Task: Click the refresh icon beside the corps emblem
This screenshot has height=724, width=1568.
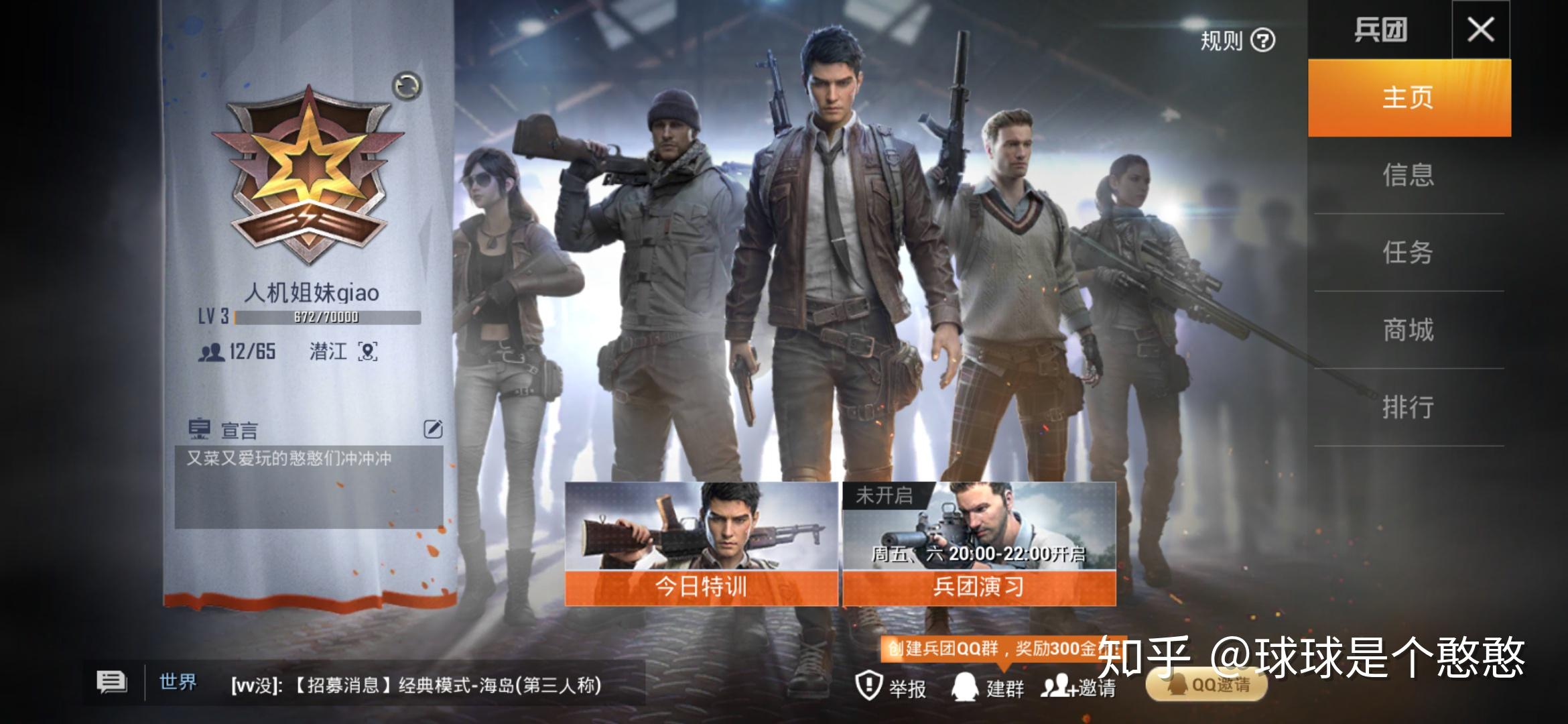Action: (407, 86)
